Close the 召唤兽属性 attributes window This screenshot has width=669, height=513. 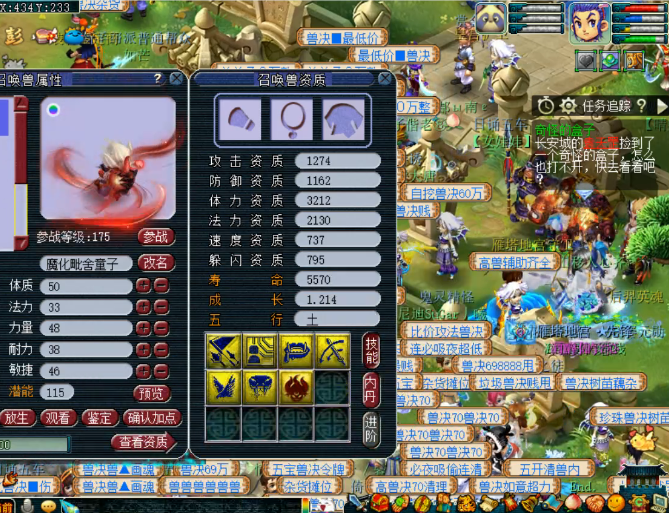pos(176,78)
